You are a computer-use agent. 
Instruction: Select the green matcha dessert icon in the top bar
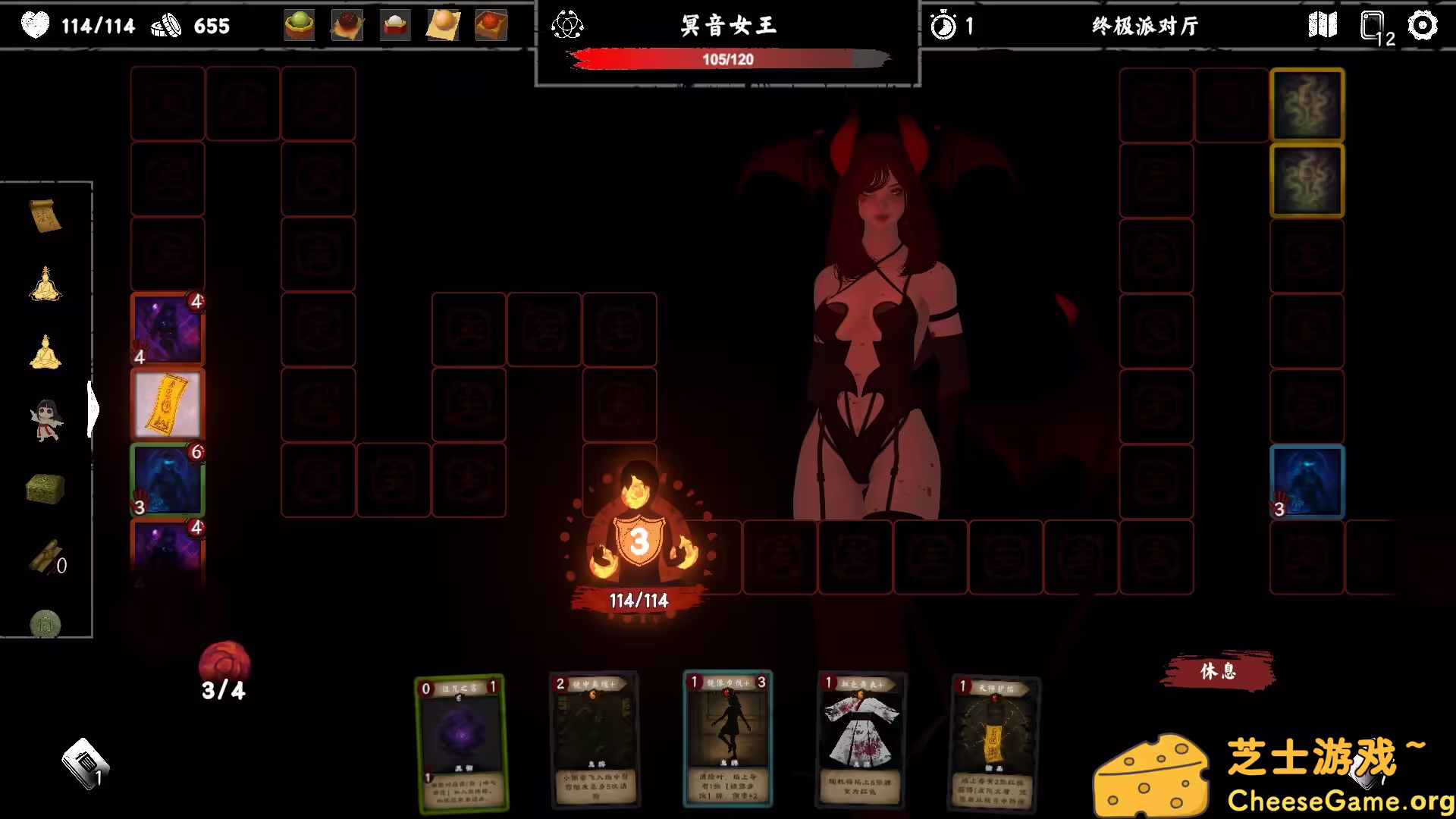(x=299, y=24)
